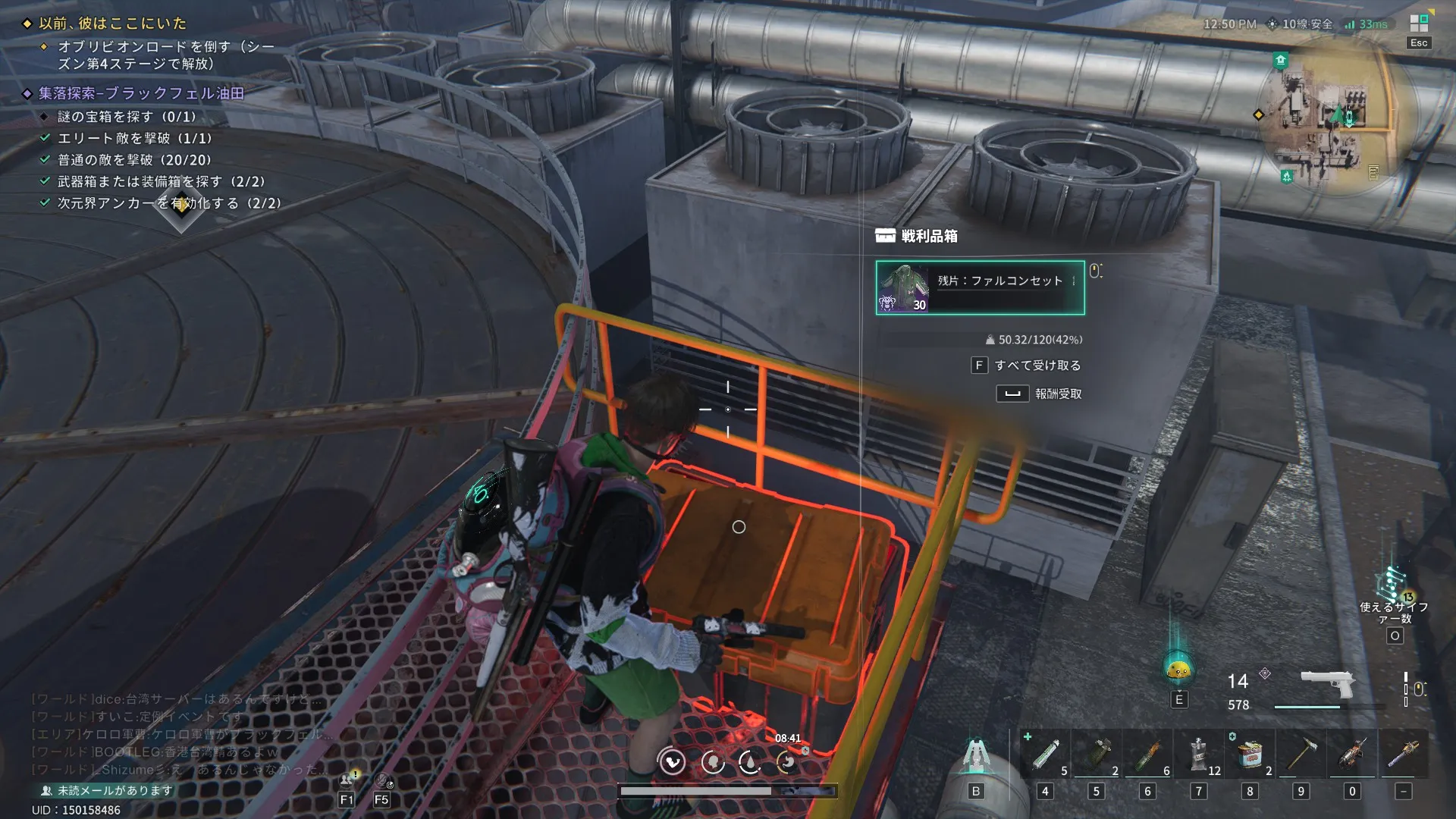The image size is (1456, 819).
Task: Select the 残片：ファルコンセット loot item
Action: tap(980, 287)
